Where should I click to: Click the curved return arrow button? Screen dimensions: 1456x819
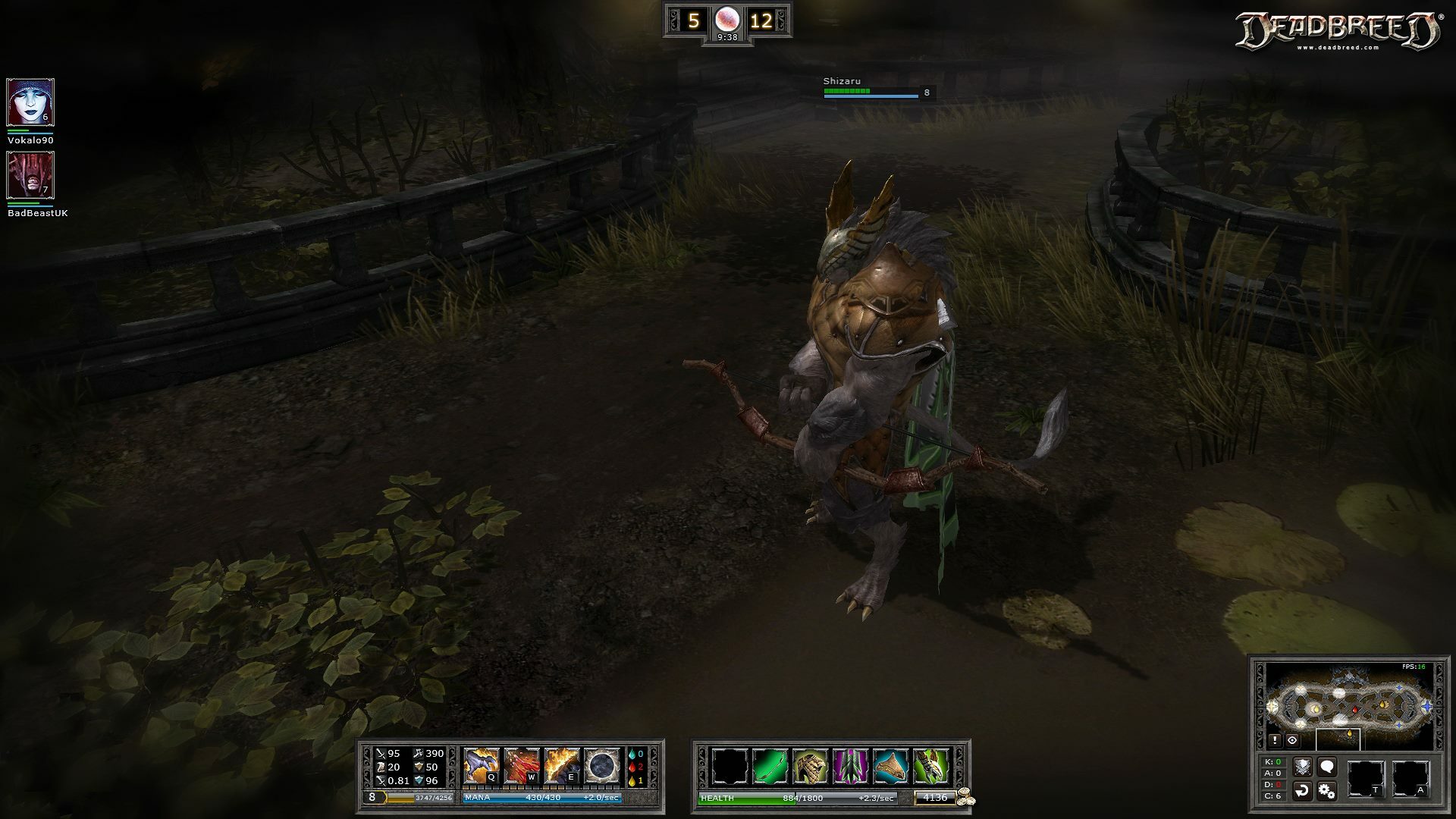tap(1302, 791)
